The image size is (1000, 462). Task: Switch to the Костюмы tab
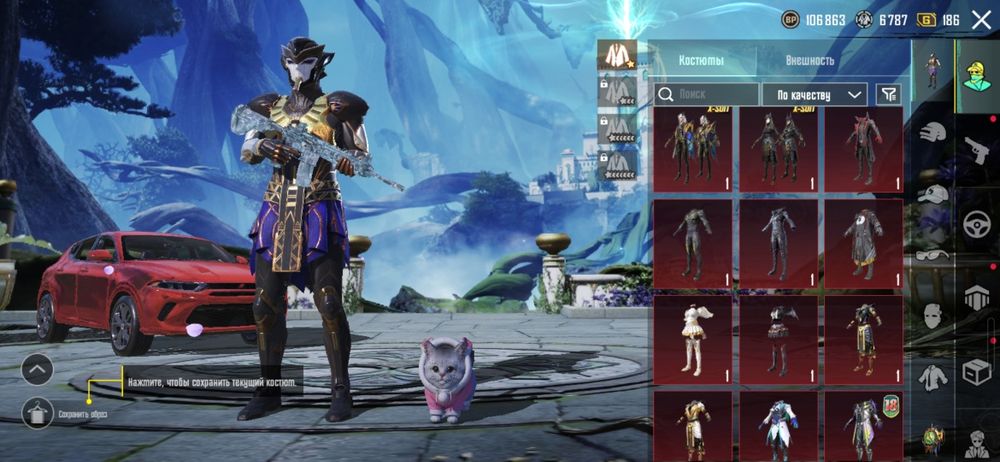(x=701, y=61)
